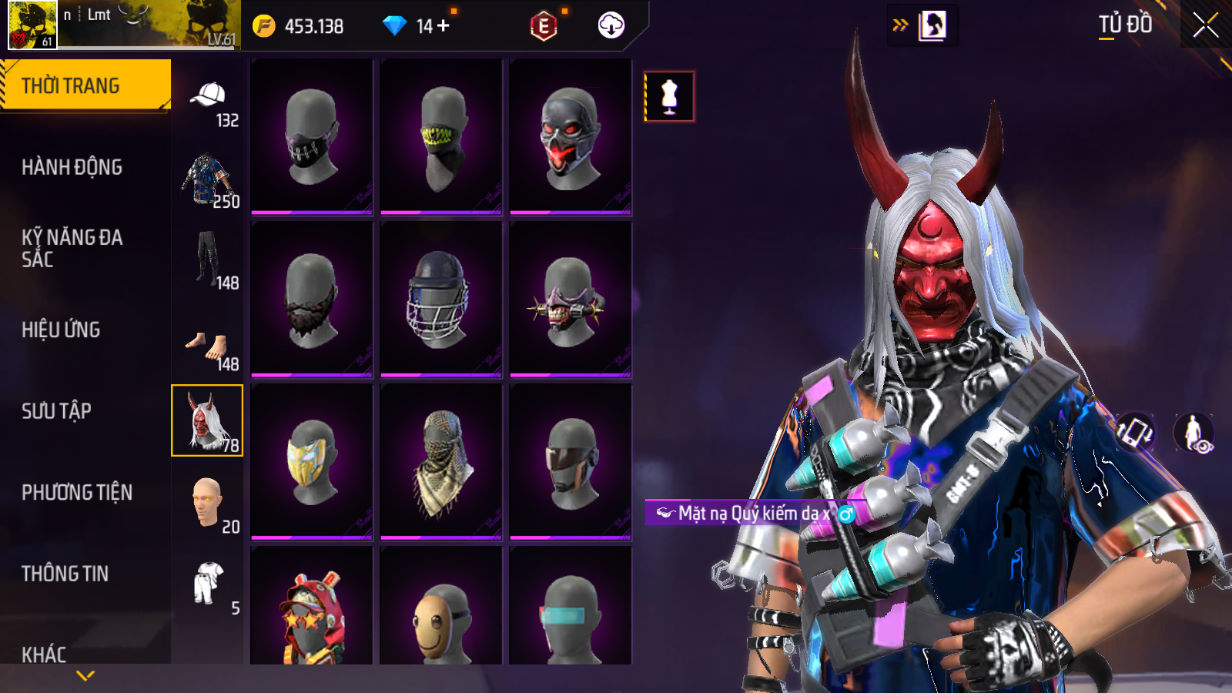Switch to the Hành Động tab
Viewport: 1232px width, 693px height.
click(x=72, y=167)
